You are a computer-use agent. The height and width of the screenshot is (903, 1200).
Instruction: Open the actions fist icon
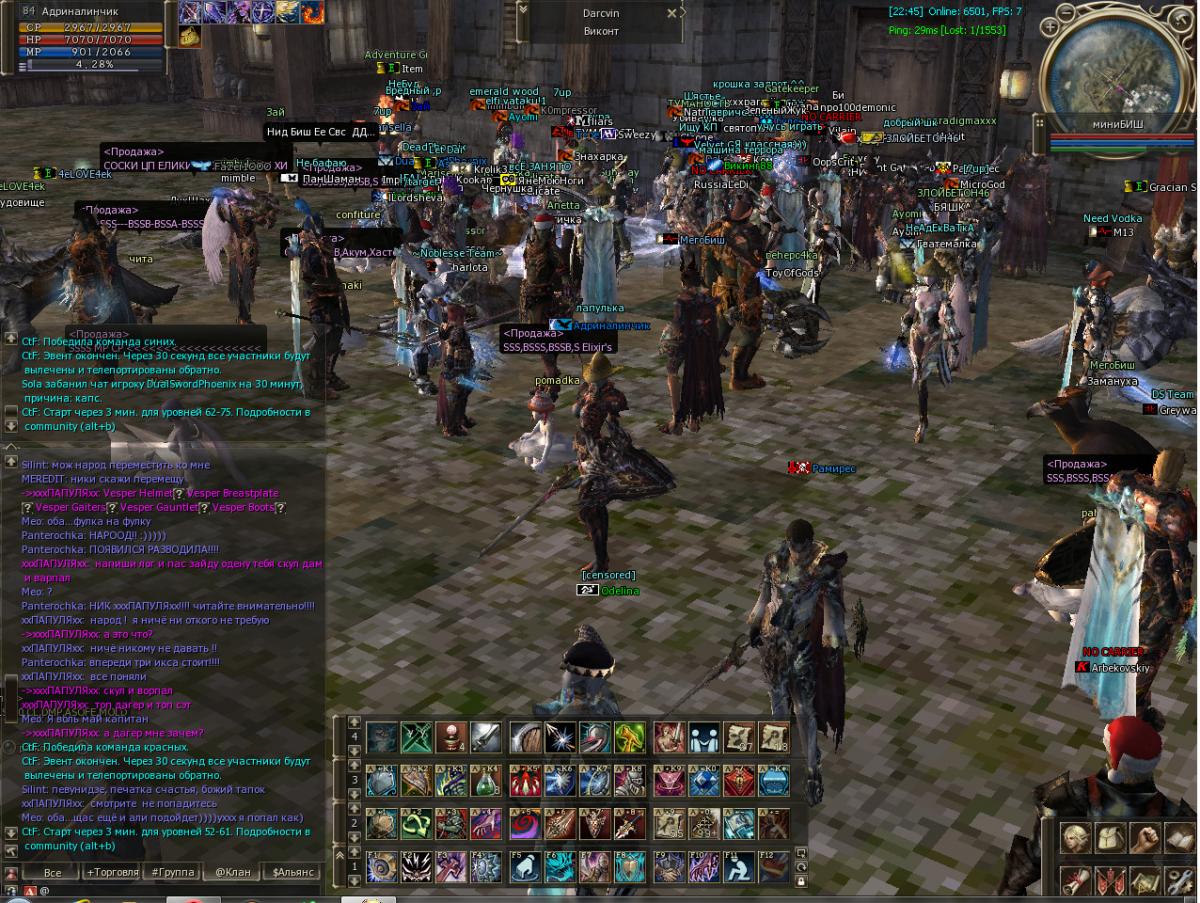(1144, 837)
